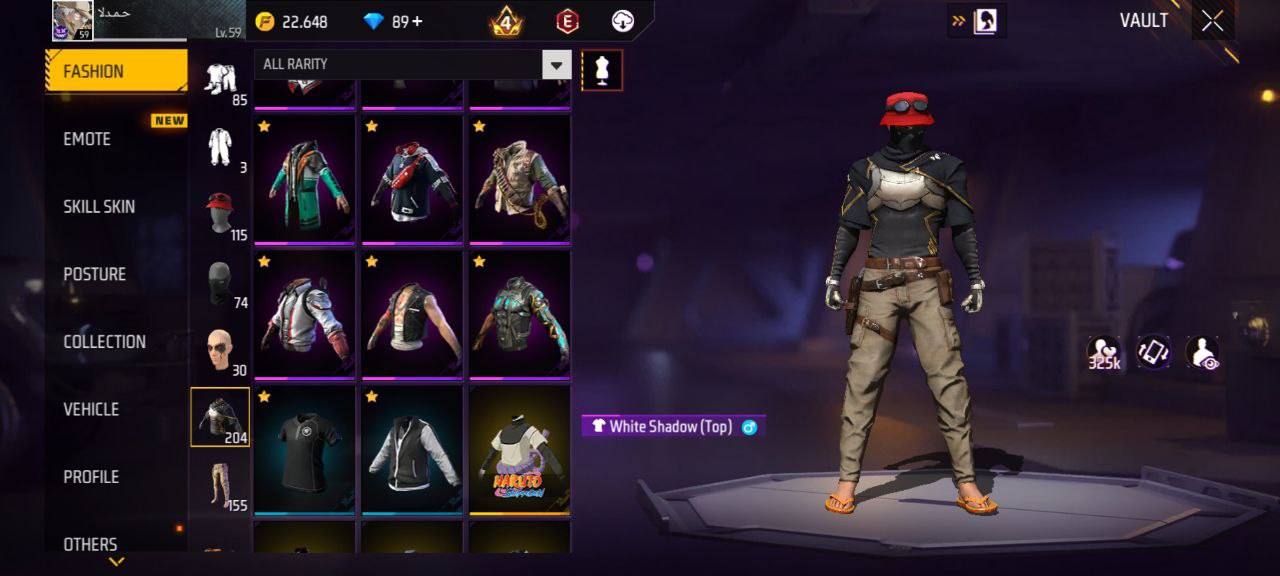
Task: Pick the camo pants bottoms category
Action: tap(220, 485)
